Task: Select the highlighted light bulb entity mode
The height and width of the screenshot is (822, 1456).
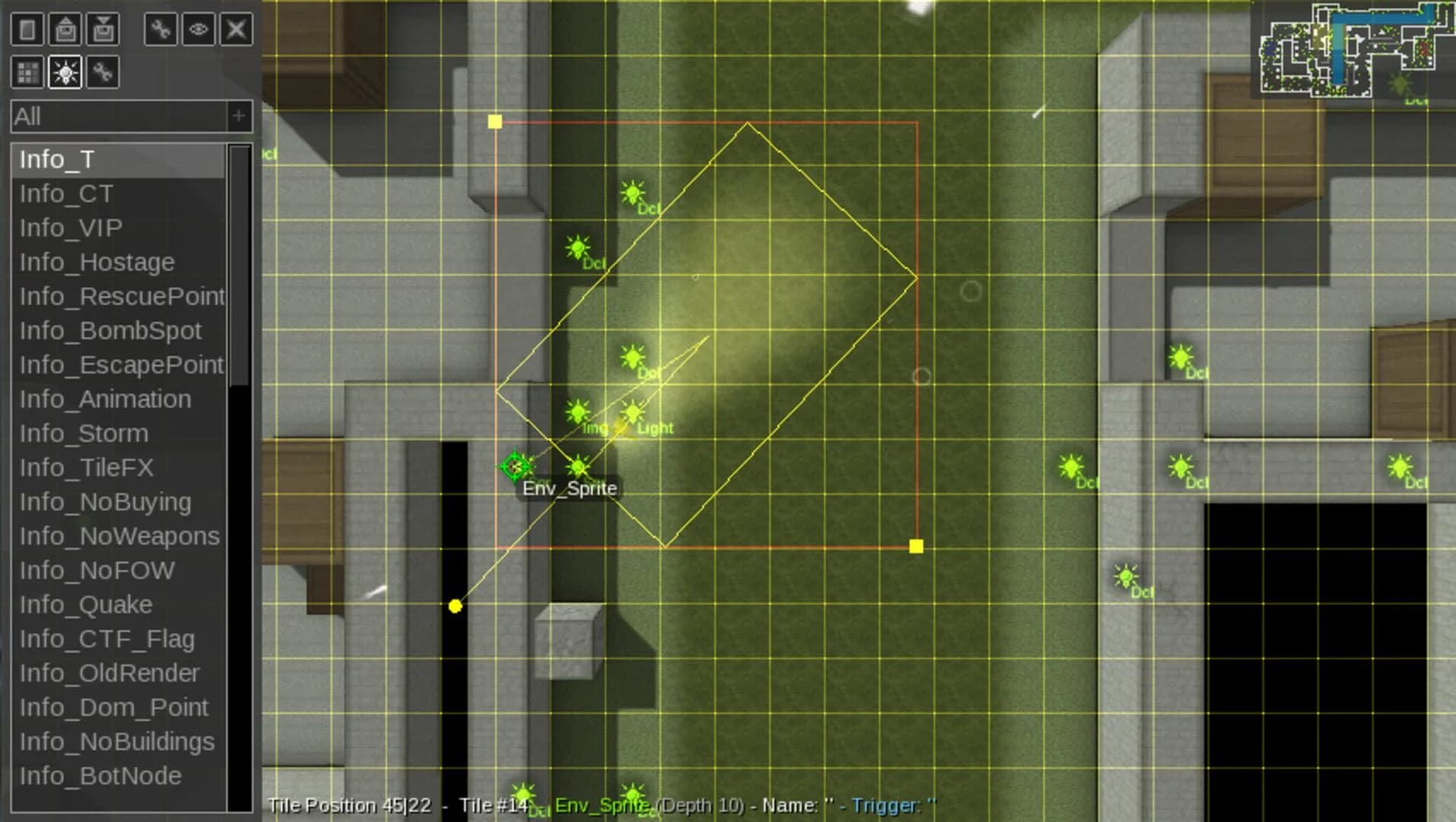Action: point(66,73)
